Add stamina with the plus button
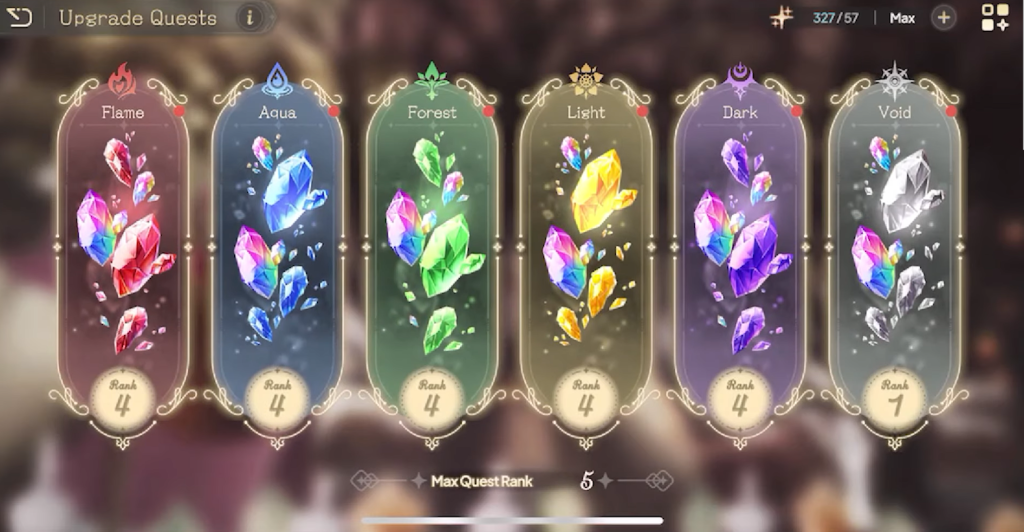1024x532 pixels. point(943,17)
